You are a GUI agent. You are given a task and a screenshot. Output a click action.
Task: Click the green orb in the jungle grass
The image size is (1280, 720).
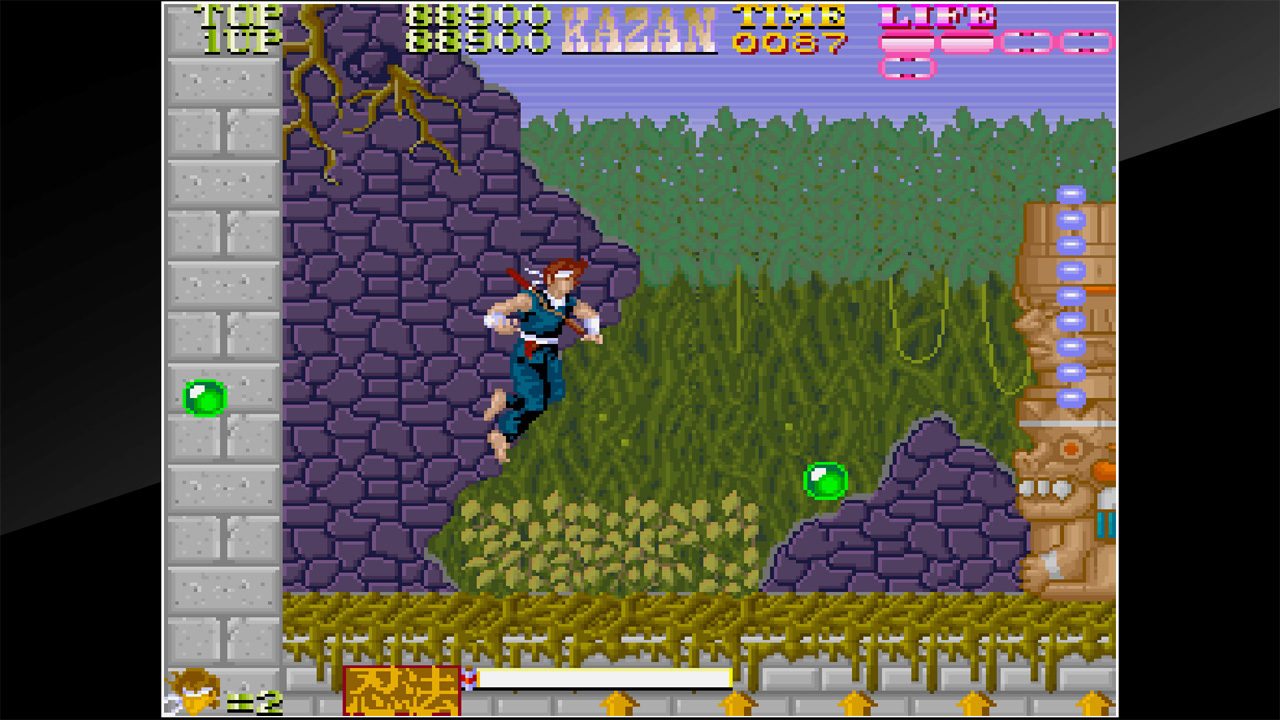pyautogui.click(x=826, y=481)
